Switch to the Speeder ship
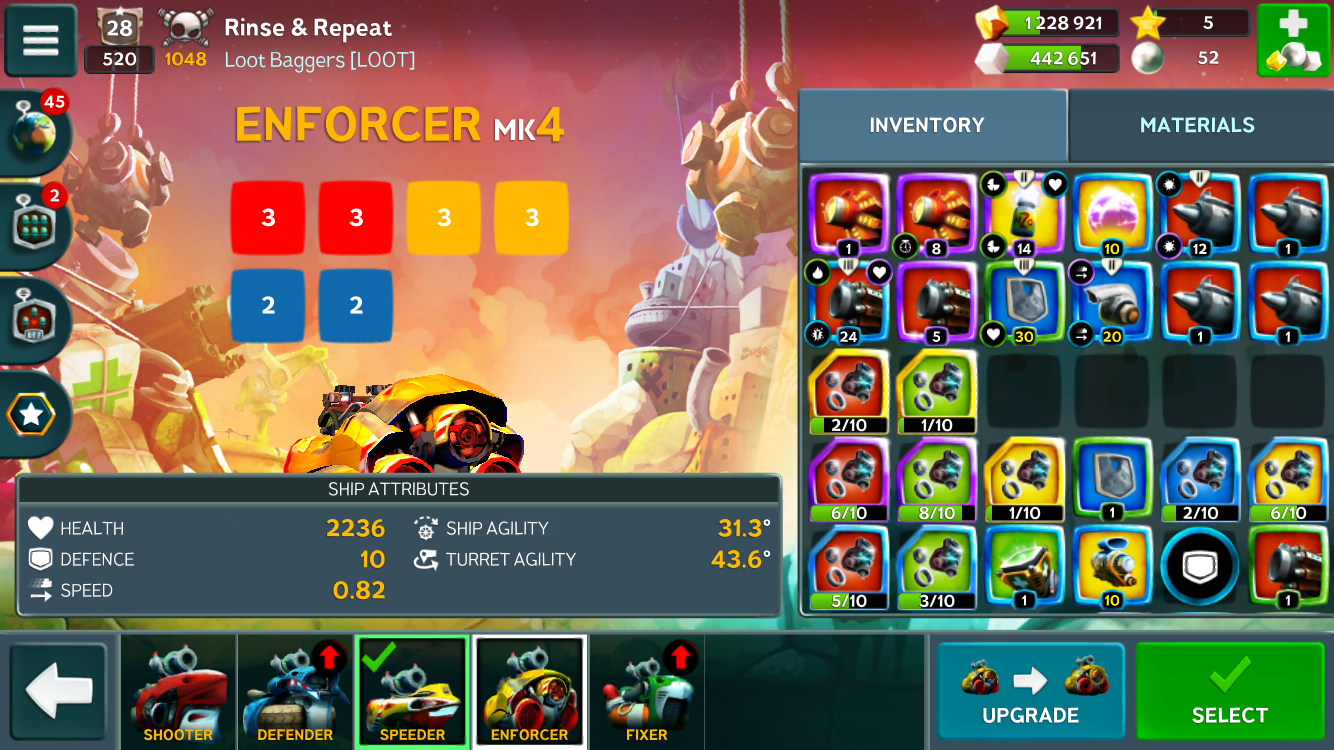 pos(412,692)
